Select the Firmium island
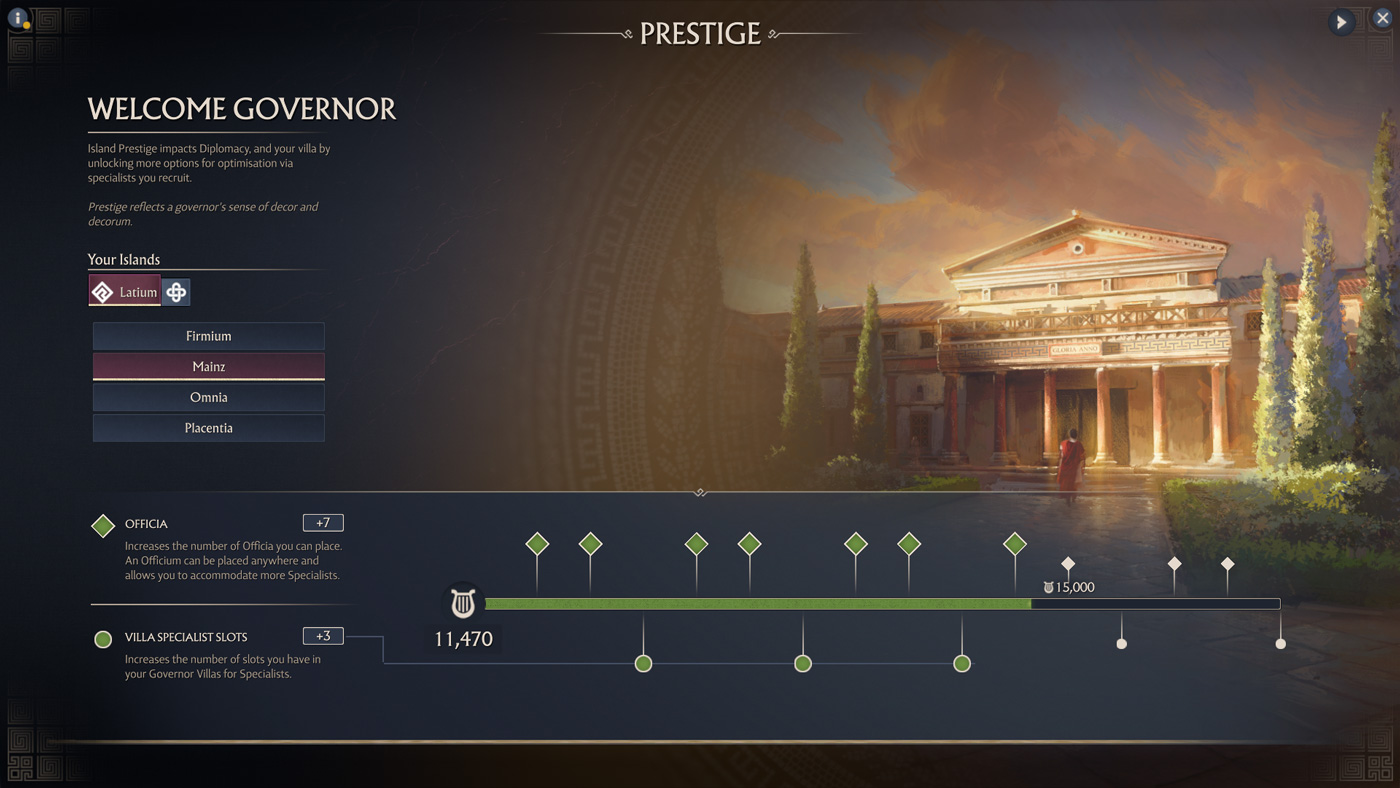The height and width of the screenshot is (788, 1400). click(x=208, y=336)
